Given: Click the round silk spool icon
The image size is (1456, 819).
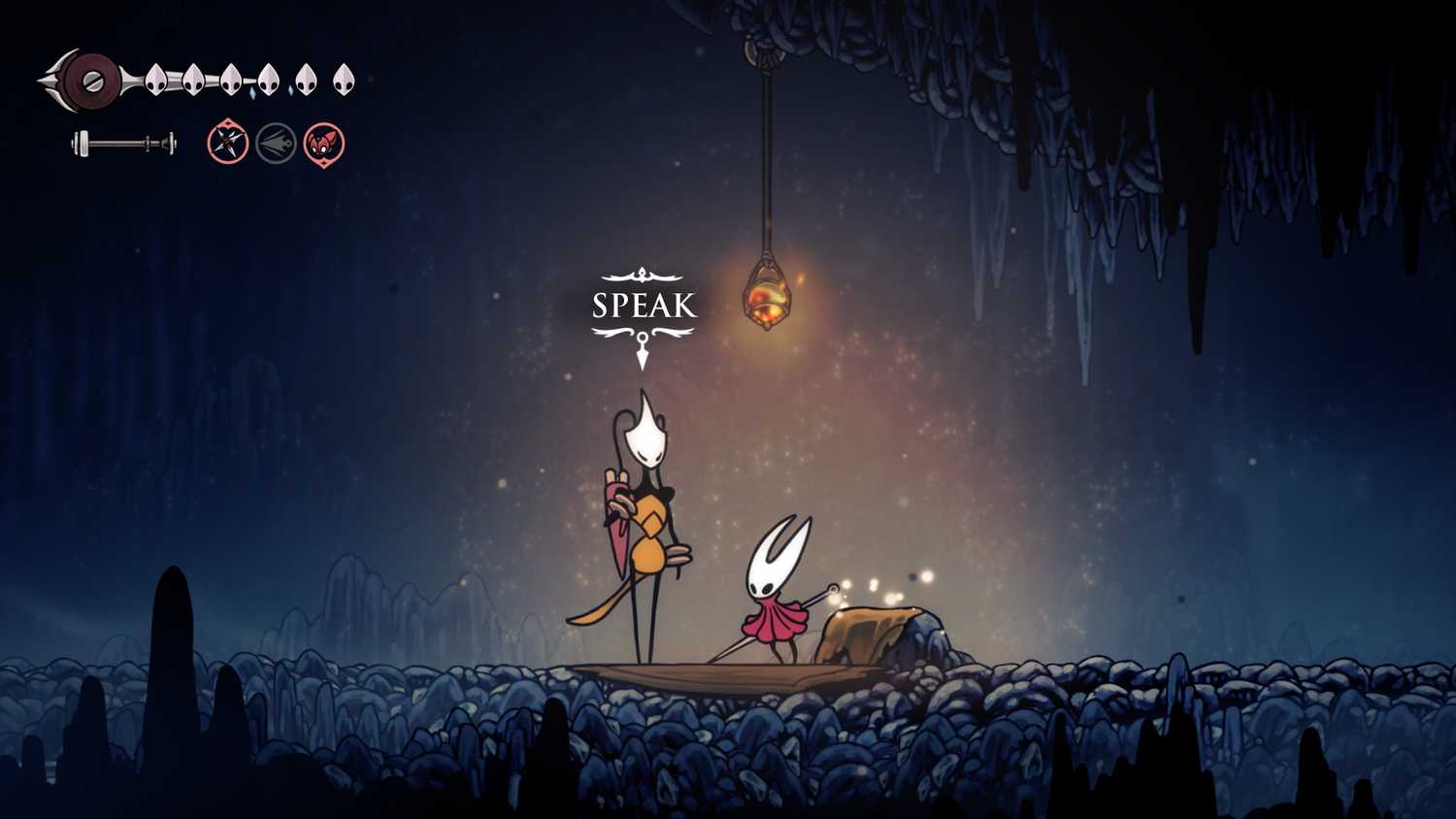Looking at the screenshot, I should click(93, 80).
